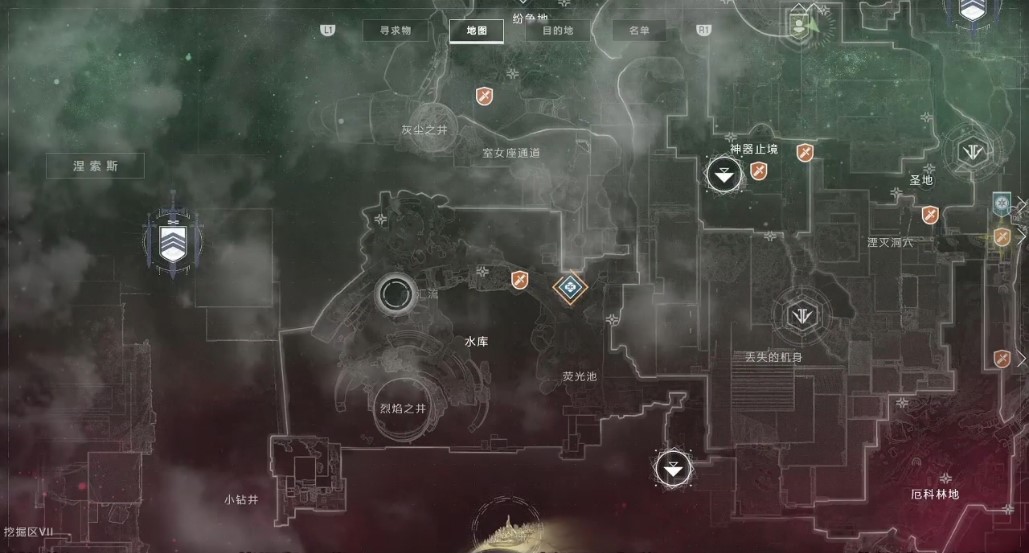Screen dimensions: 1029x553
Task: Choose the orange adventure marker below 圣地
Action: [x=930, y=215]
